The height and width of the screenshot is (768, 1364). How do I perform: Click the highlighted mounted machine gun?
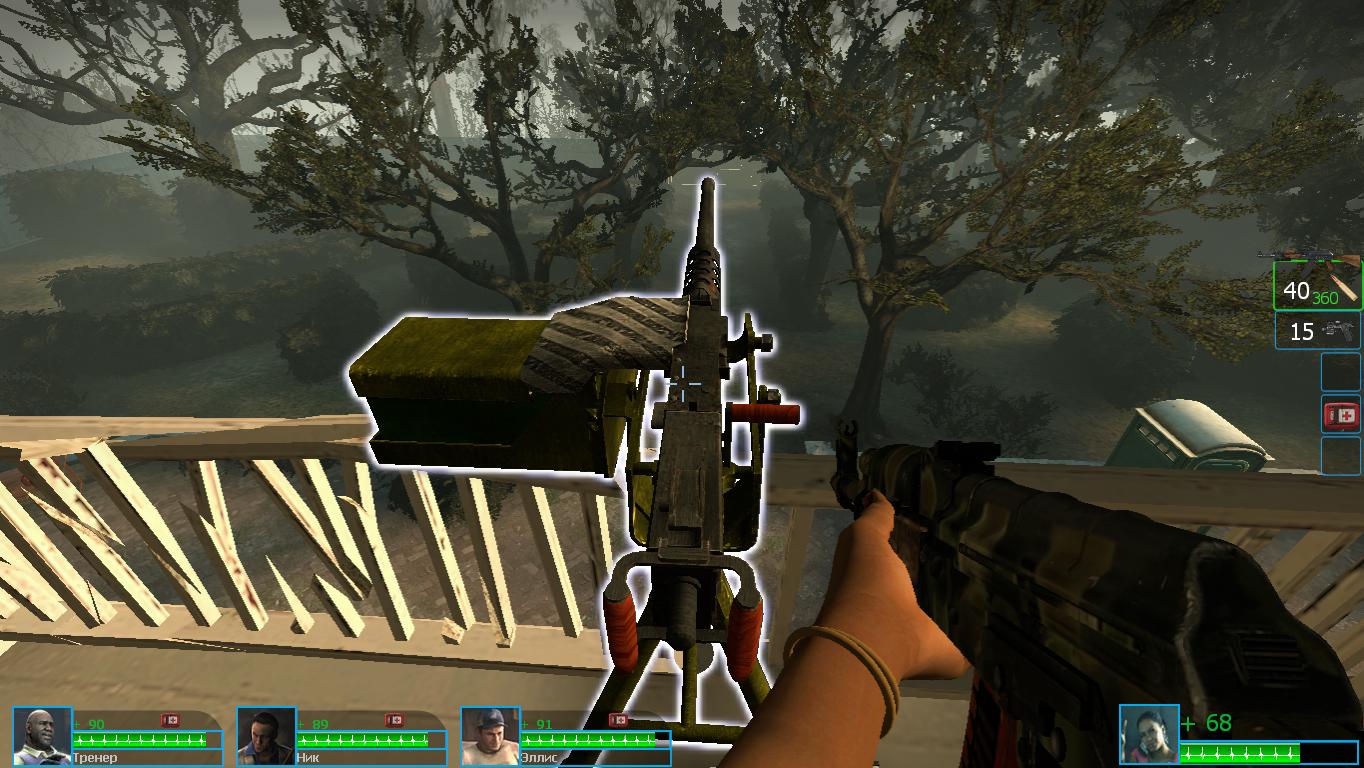point(690,450)
